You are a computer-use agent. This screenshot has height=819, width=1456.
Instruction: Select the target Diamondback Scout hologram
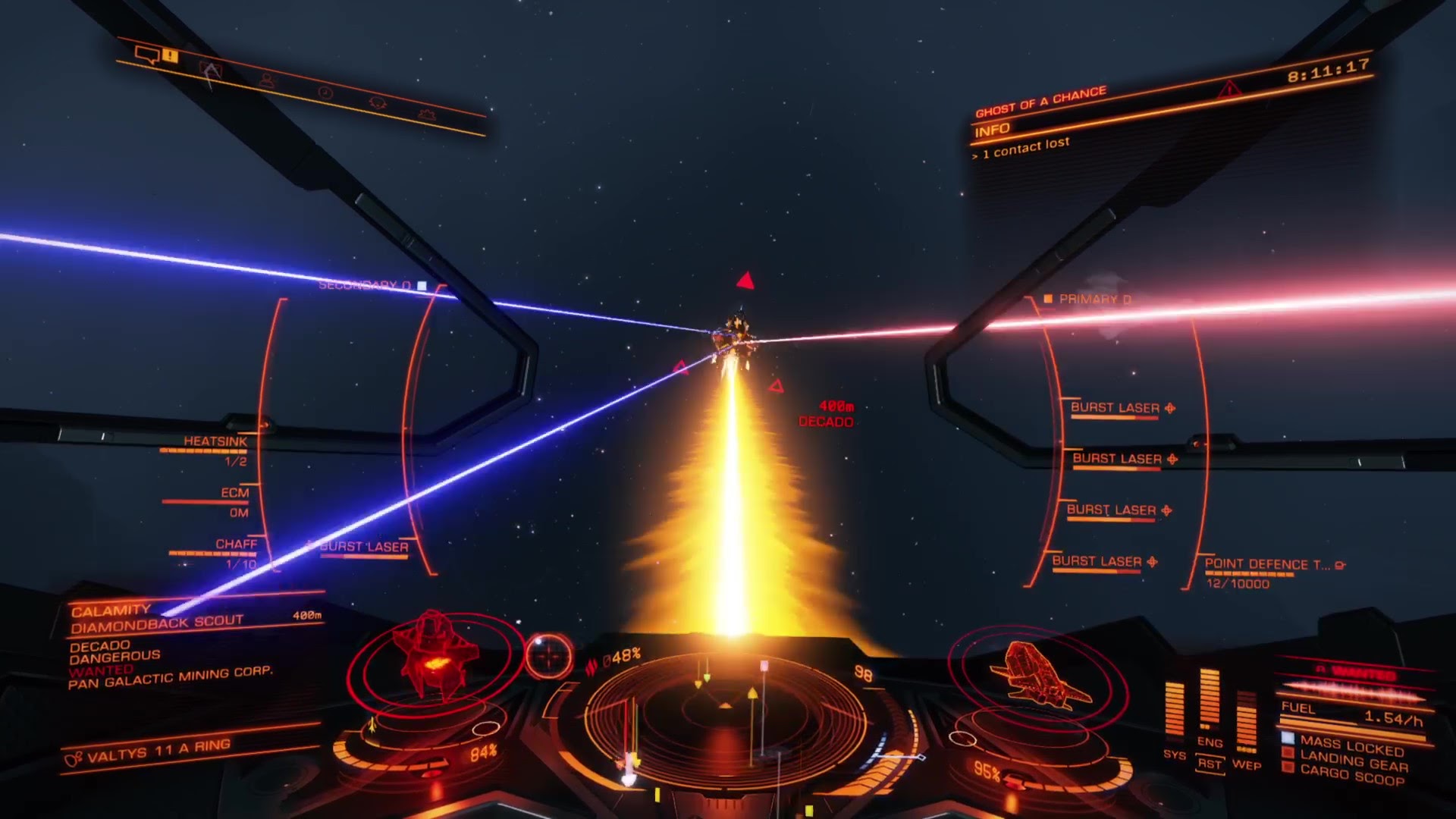click(x=434, y=654)
